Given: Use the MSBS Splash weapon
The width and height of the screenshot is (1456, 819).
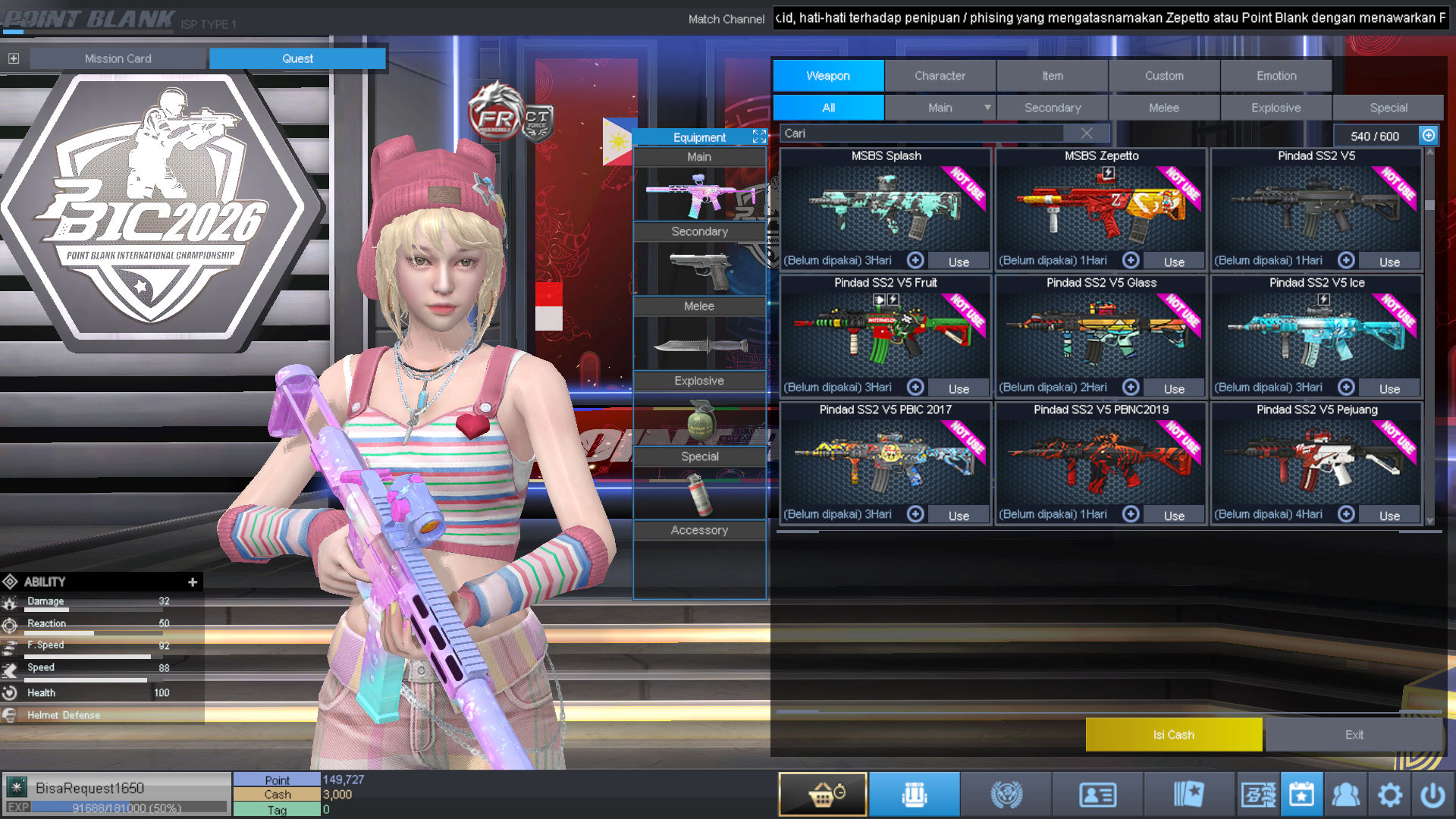Looking at the screenshot, I should [959, 262].
